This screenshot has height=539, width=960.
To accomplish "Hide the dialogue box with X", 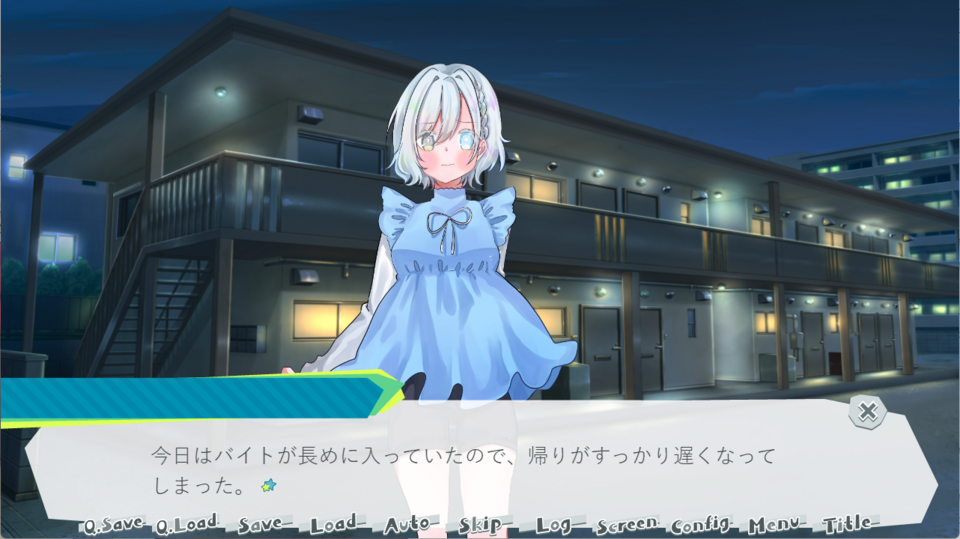I will pyautogui.click(x=868, y=410).
